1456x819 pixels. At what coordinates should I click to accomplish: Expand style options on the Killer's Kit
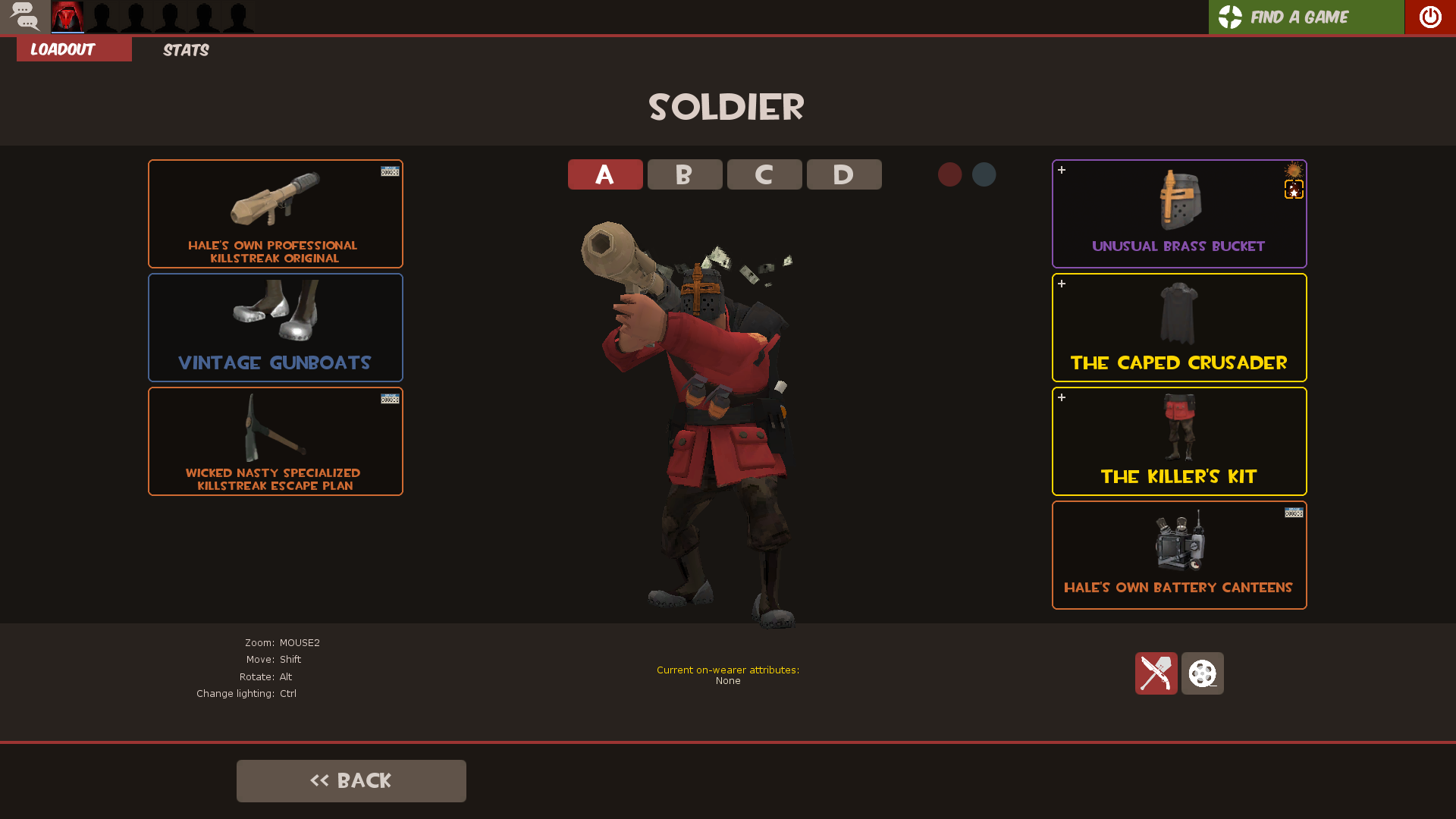1062,397
